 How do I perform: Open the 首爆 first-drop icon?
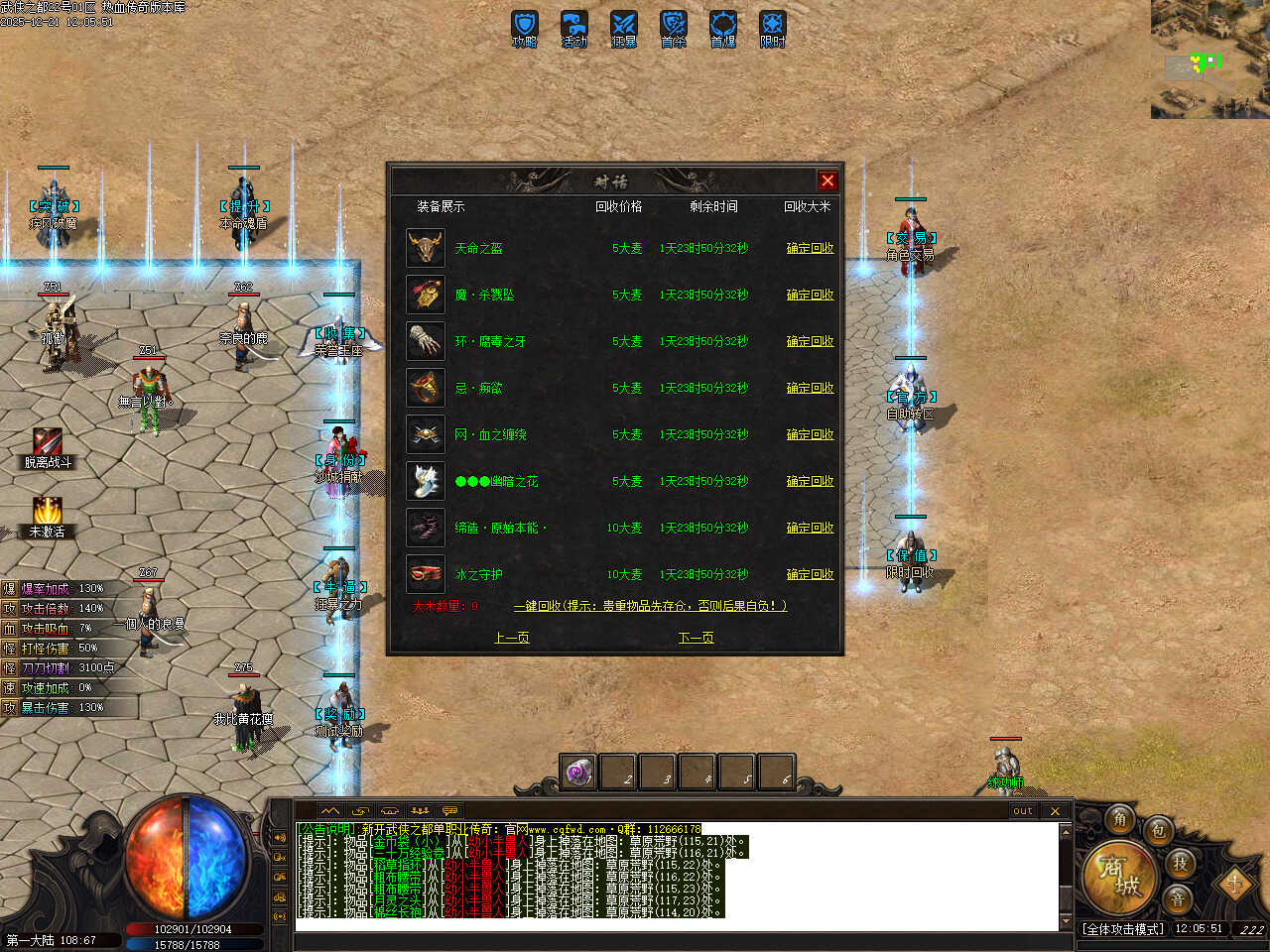(x=722, y=28)
